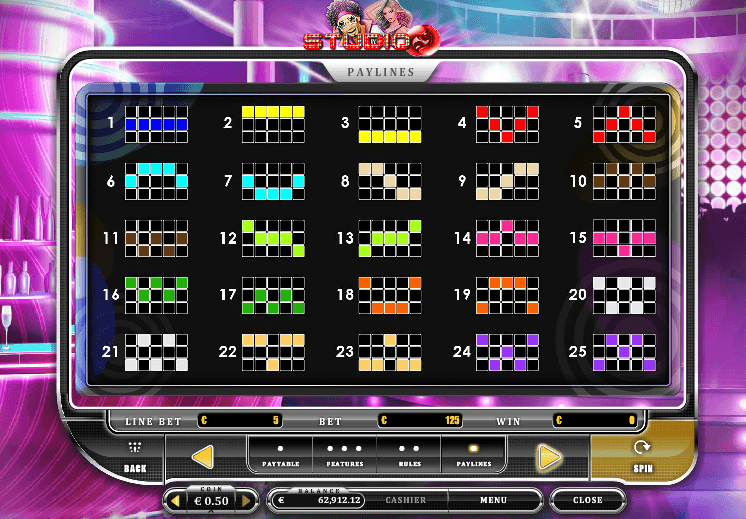View the Rules tab
This screenshot has width=746, height=519.
[409, 455]
